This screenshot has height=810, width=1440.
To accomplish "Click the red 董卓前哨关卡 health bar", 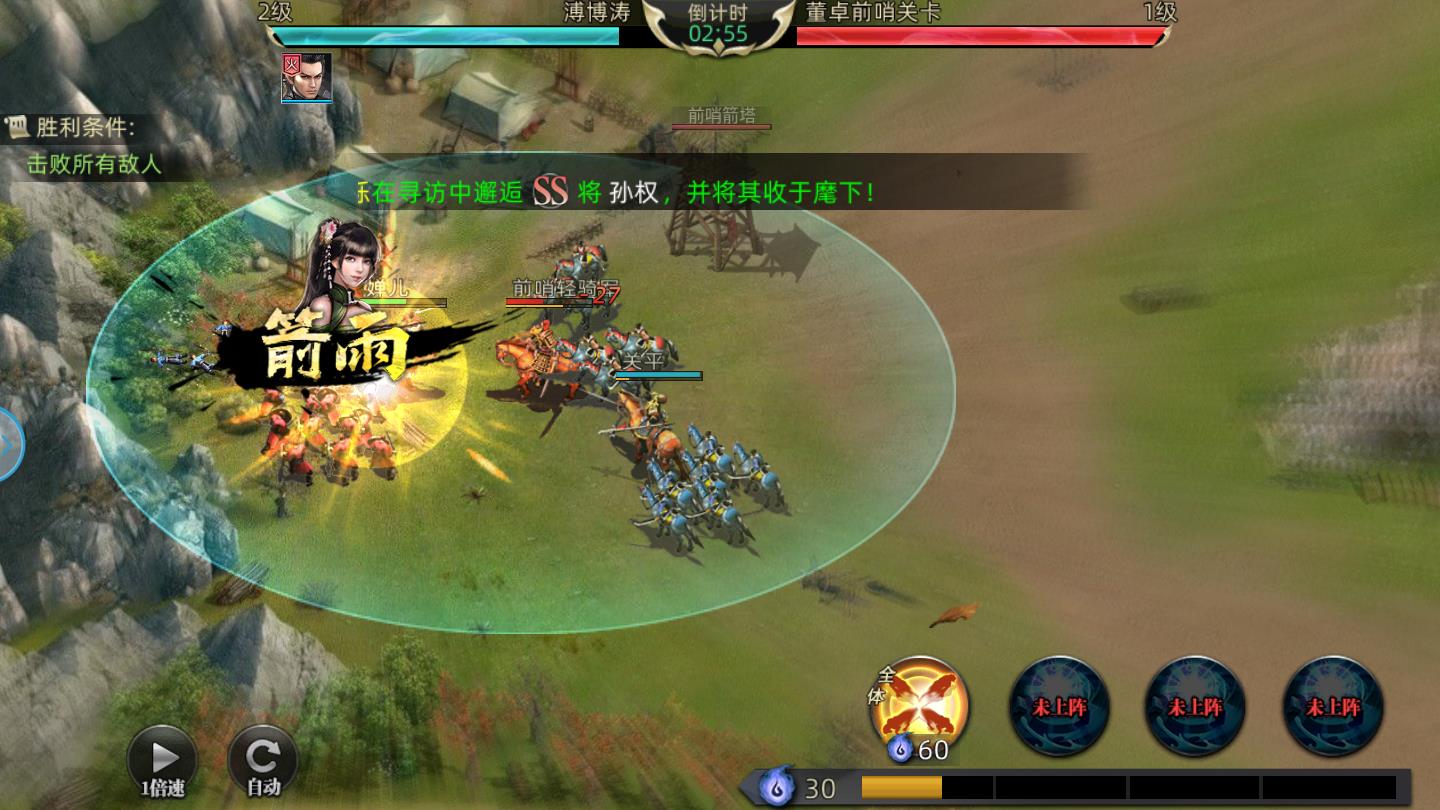I will click(x=980, y=38).
